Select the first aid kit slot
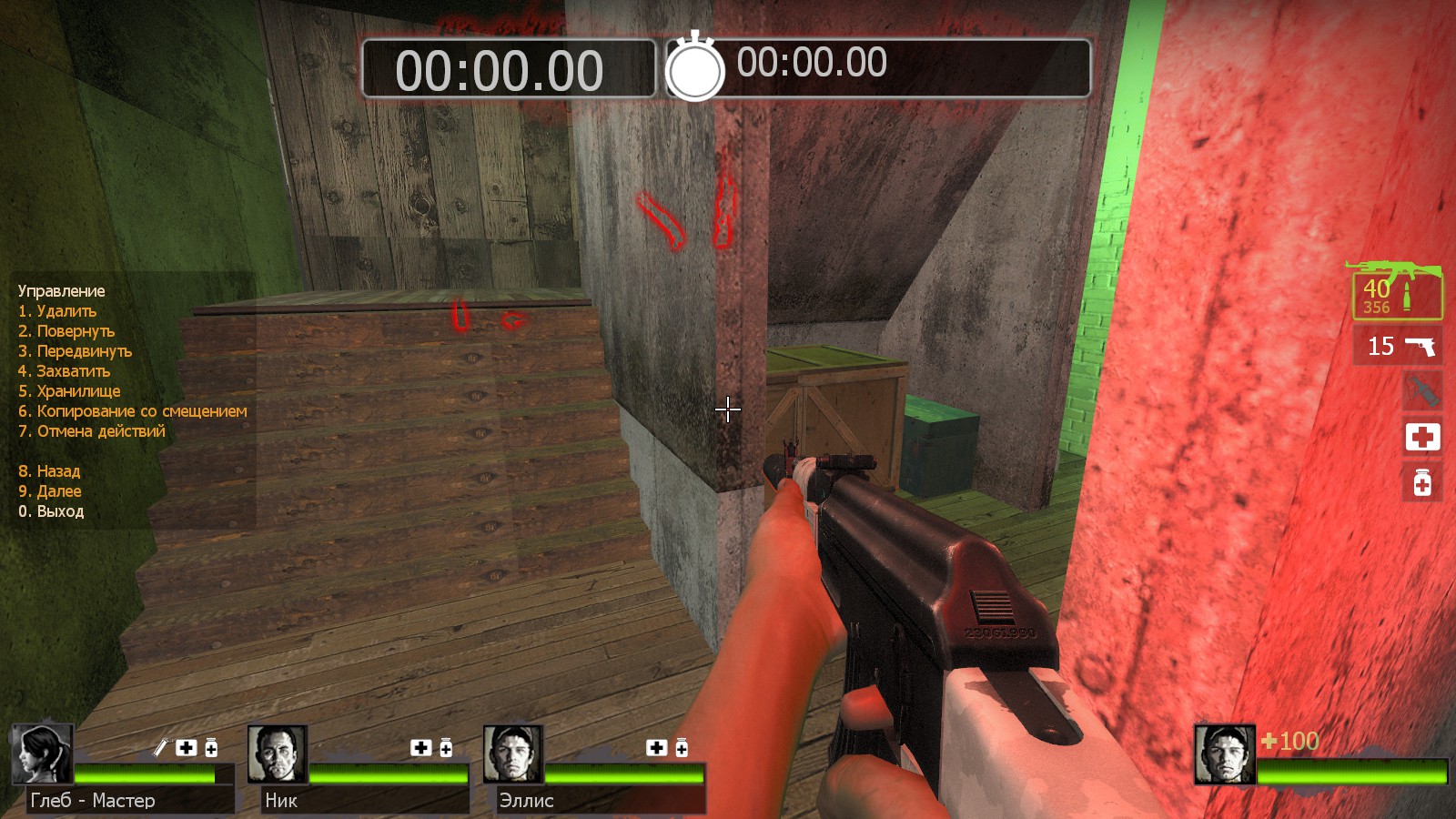This screenshot has width=1456, height=819. [x=1421, y=438]
